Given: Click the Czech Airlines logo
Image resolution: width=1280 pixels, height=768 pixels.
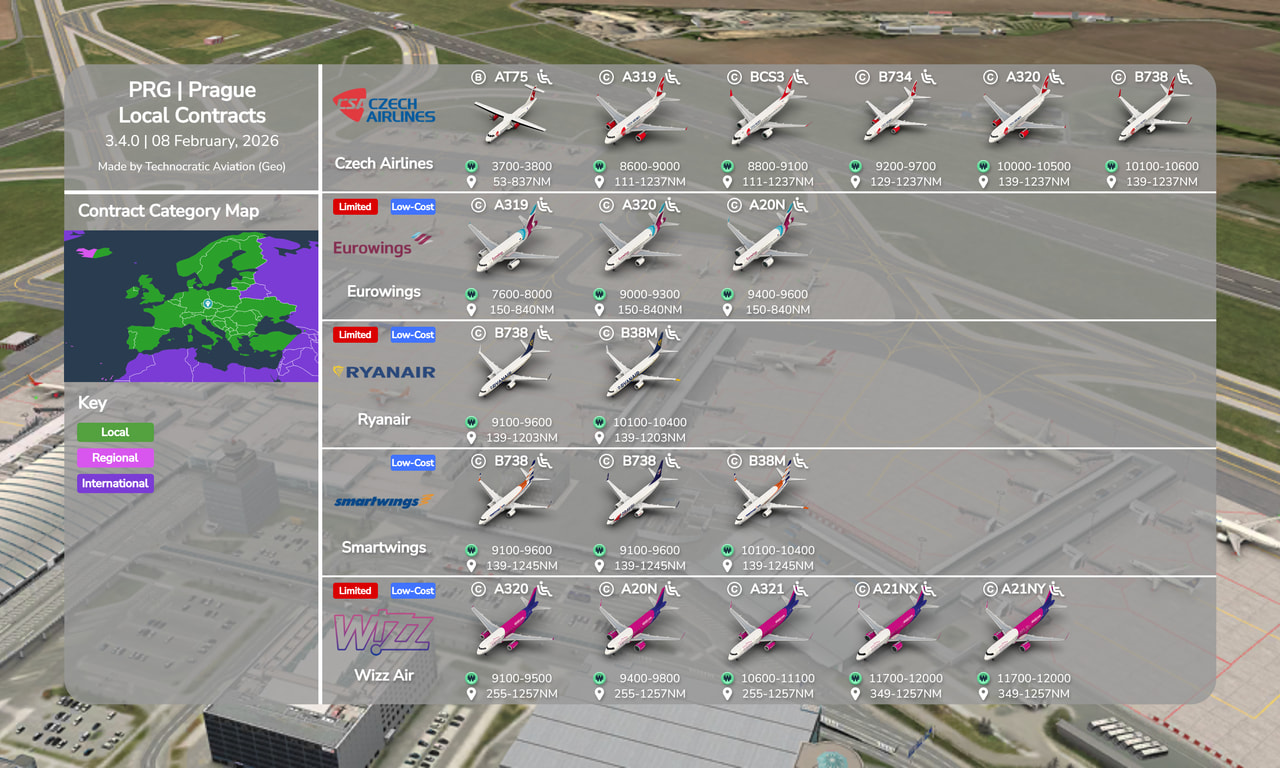Looking at the screenshot, I should (x=384, y=106).
